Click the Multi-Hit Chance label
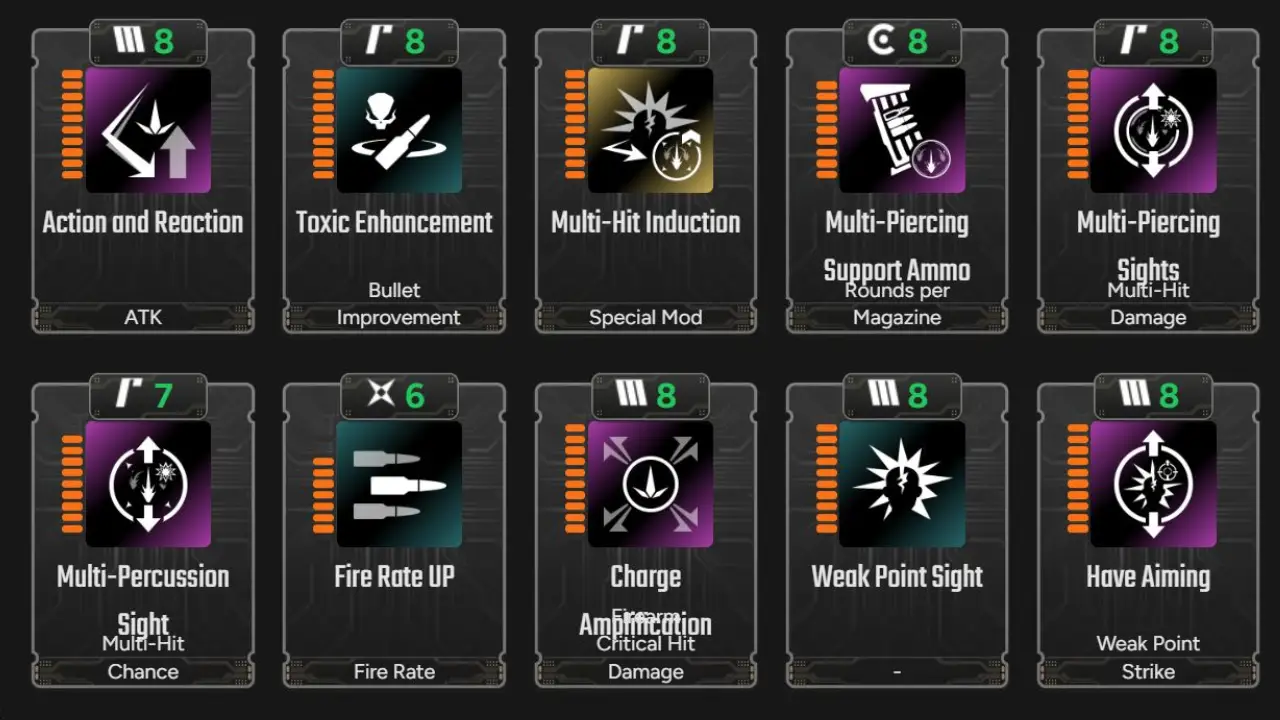Image resolution: width=1280 pixels, height=720 pixels. [143, 658]
